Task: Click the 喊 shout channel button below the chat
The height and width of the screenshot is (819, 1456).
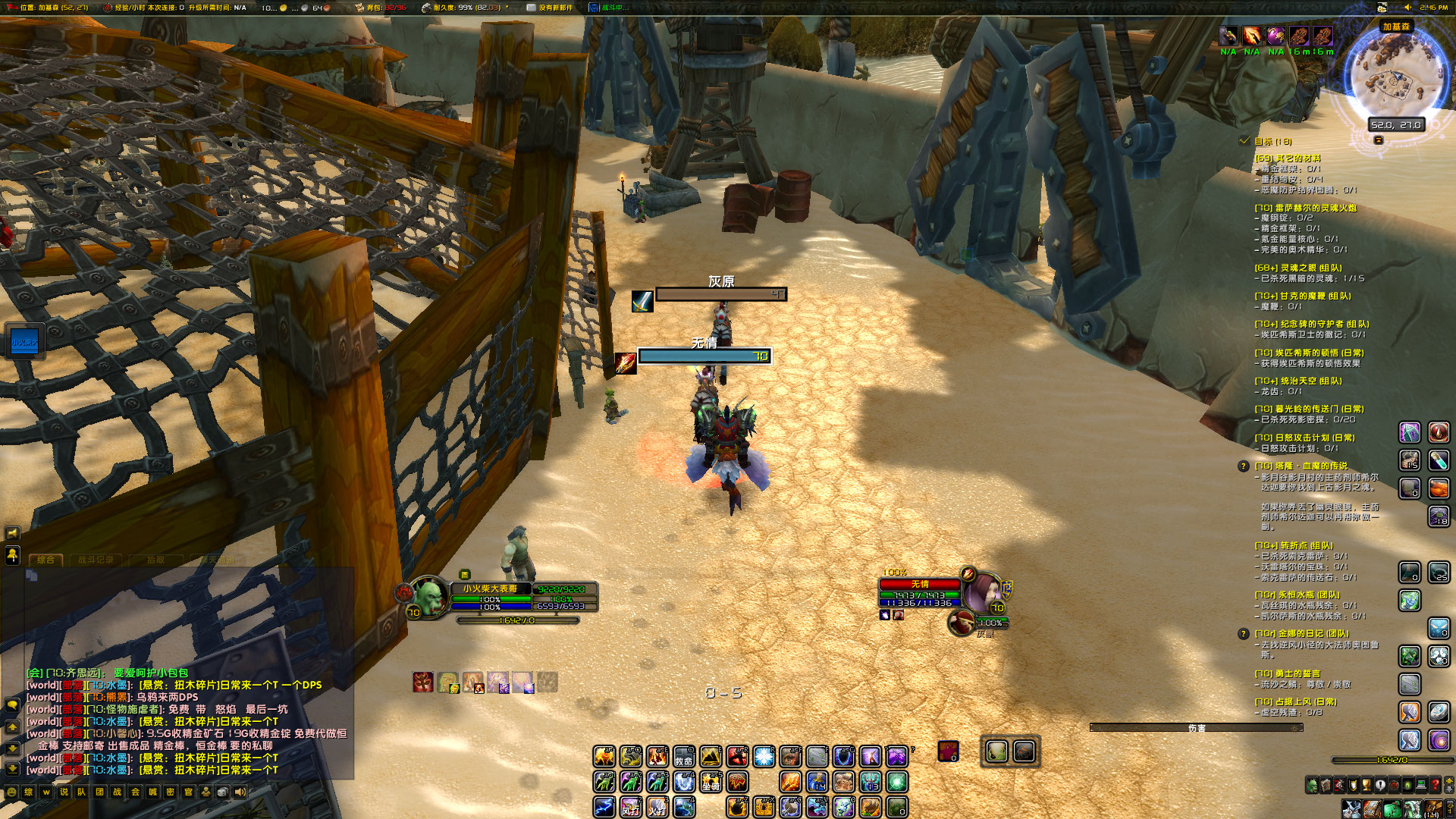Action: [154, 792]
